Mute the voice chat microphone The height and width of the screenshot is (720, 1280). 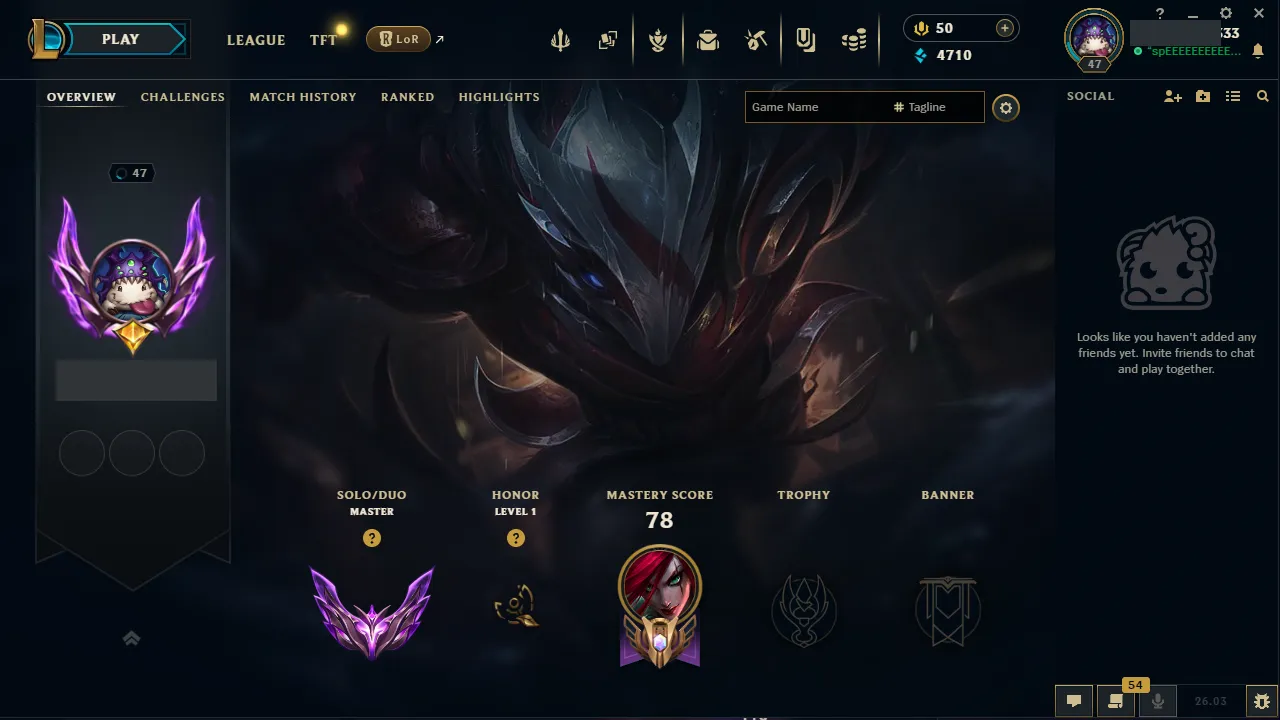click(1158, 701)
